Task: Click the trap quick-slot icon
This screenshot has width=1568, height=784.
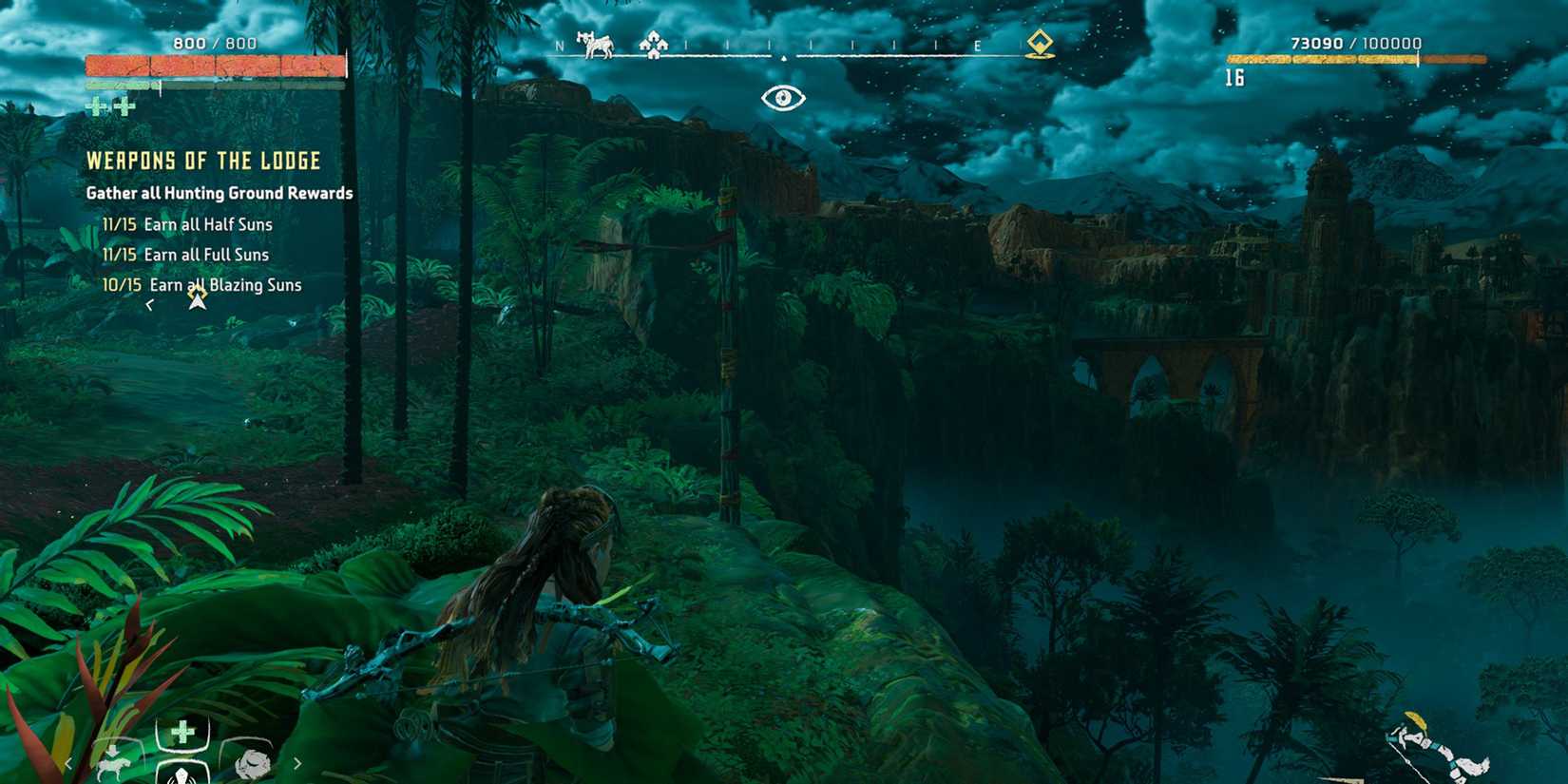Action: pos(182,779)
